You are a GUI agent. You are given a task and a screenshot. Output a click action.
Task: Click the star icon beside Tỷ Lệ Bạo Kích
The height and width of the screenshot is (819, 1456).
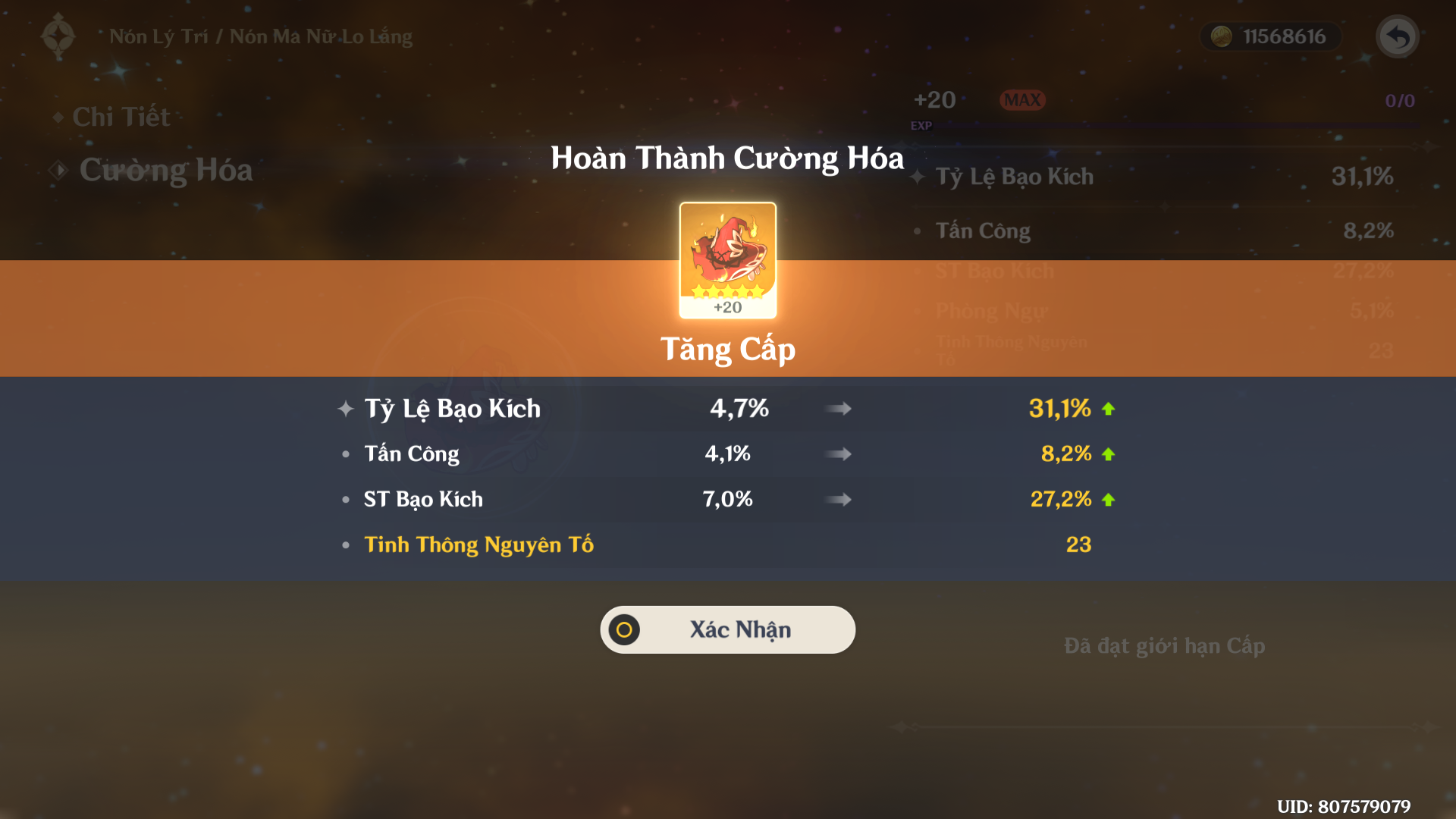[346, 408]
